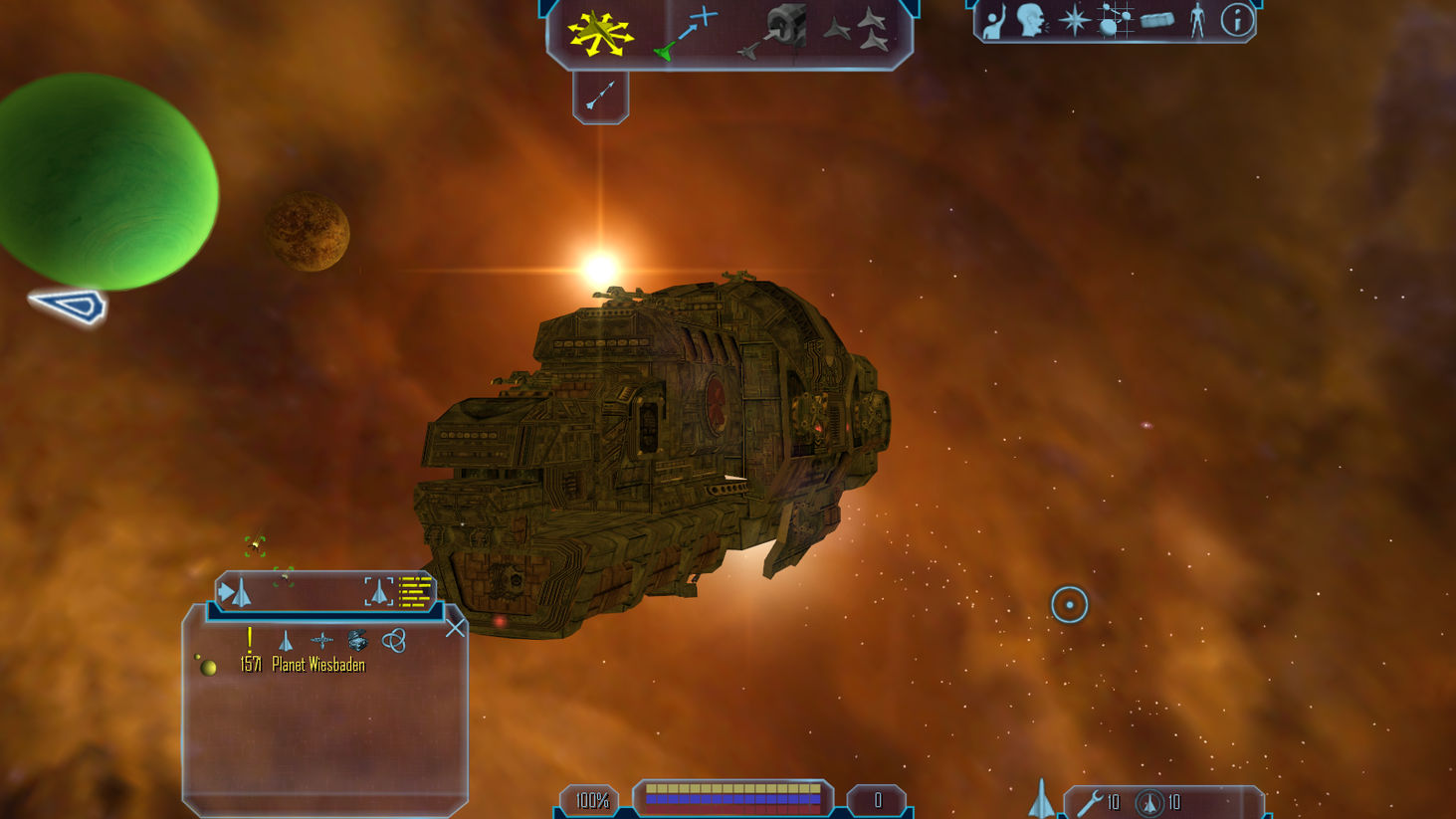The height and width of the screenshot is (819, 1456).
Task: Click the small ship trajectory button
Action: pyautogui.click(x=600, y=97)
